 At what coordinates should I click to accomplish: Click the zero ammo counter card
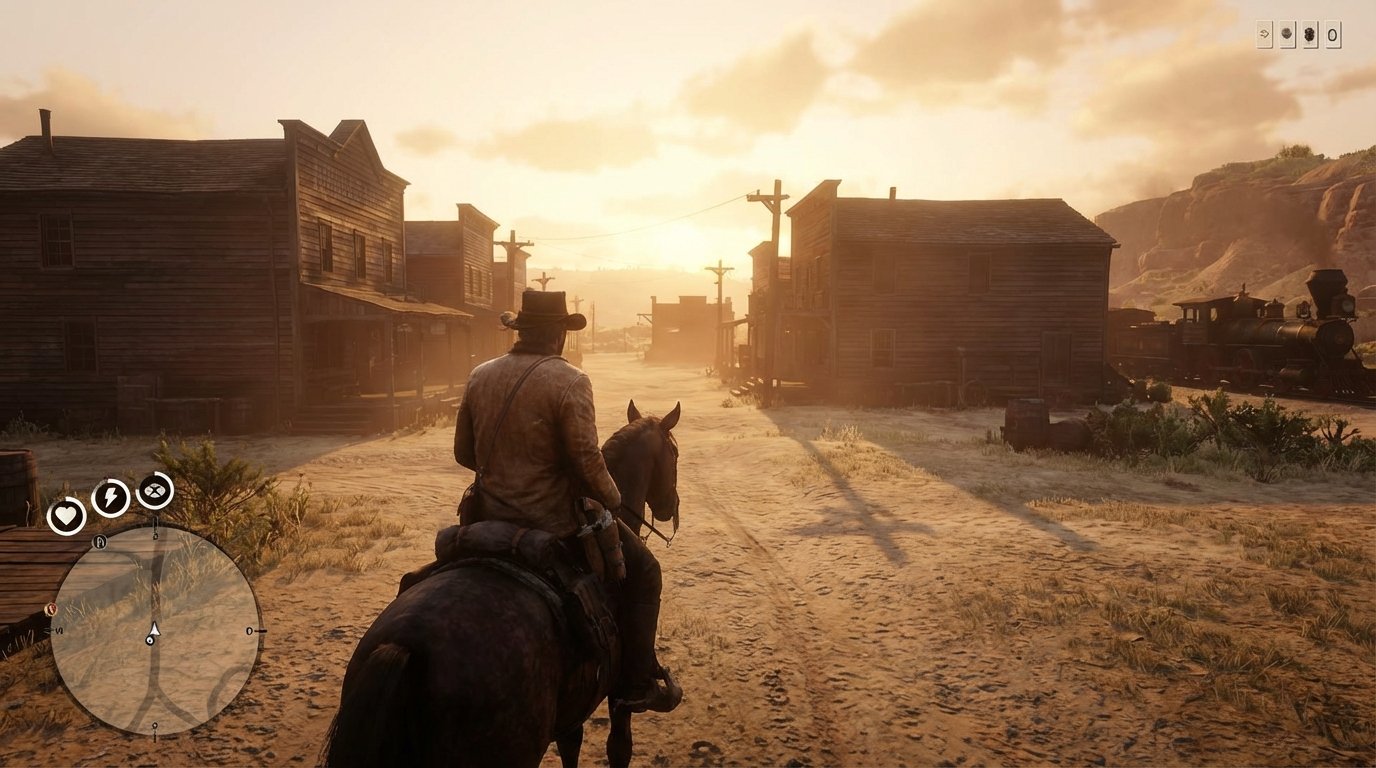click(1334, 34)
